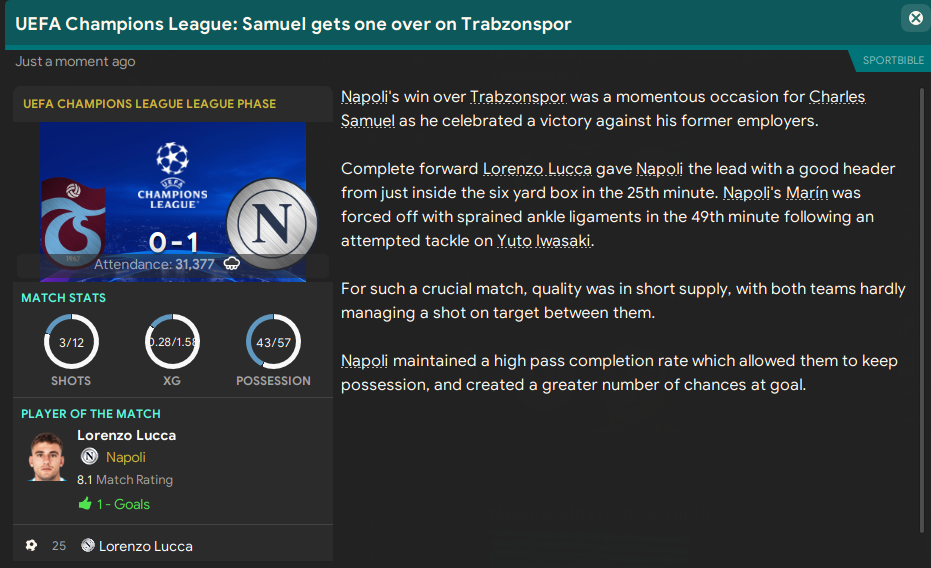The width and height of the screenshot is (931, 568).
Task: Click the Napoli club badge in the scoreline
Action: pyautogui.click(x=271, y=222)
